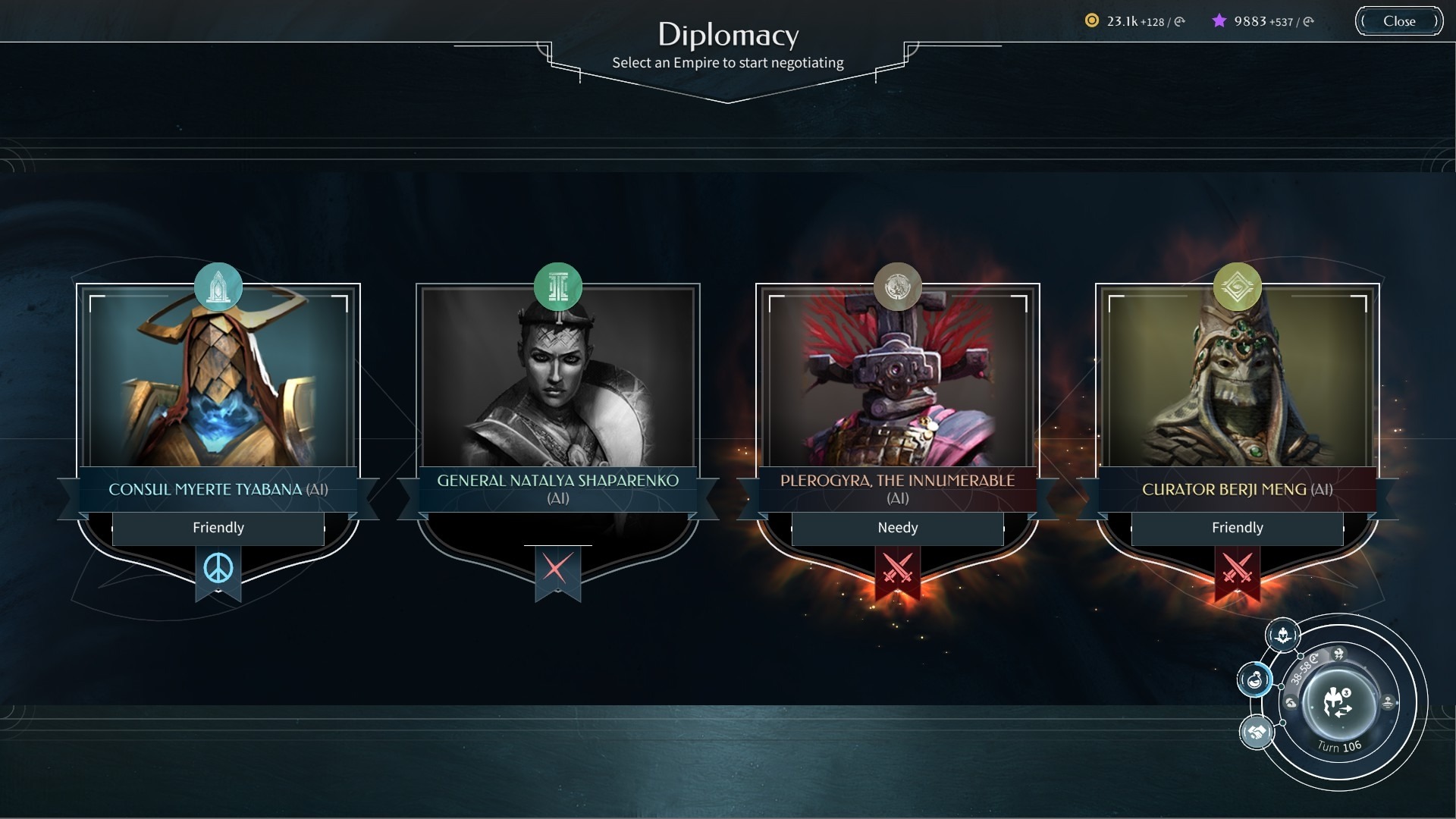The image size is (1456, 819).
Task: Click the crossed swords war icon under Plerogyra
Action: (x=897, y=569)
